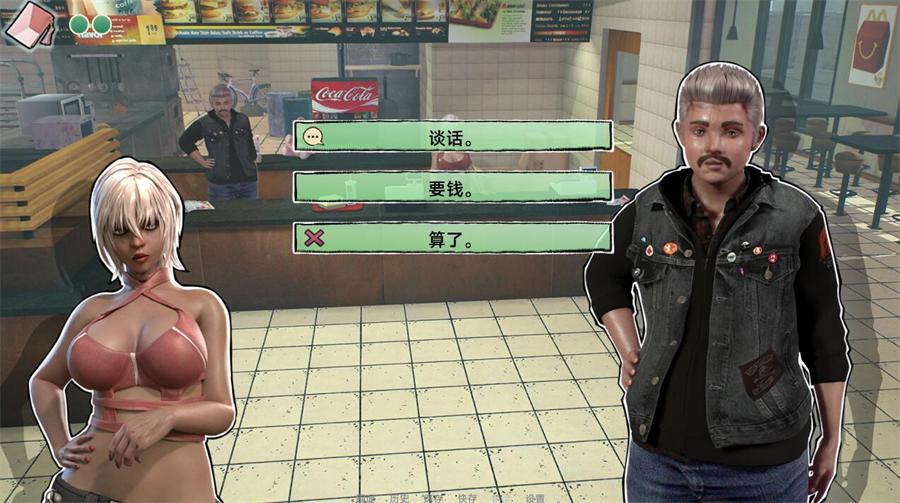Pick the 算了 (never mind) option
The width and height of the screenshot is (900, 503).
(452, 238)
